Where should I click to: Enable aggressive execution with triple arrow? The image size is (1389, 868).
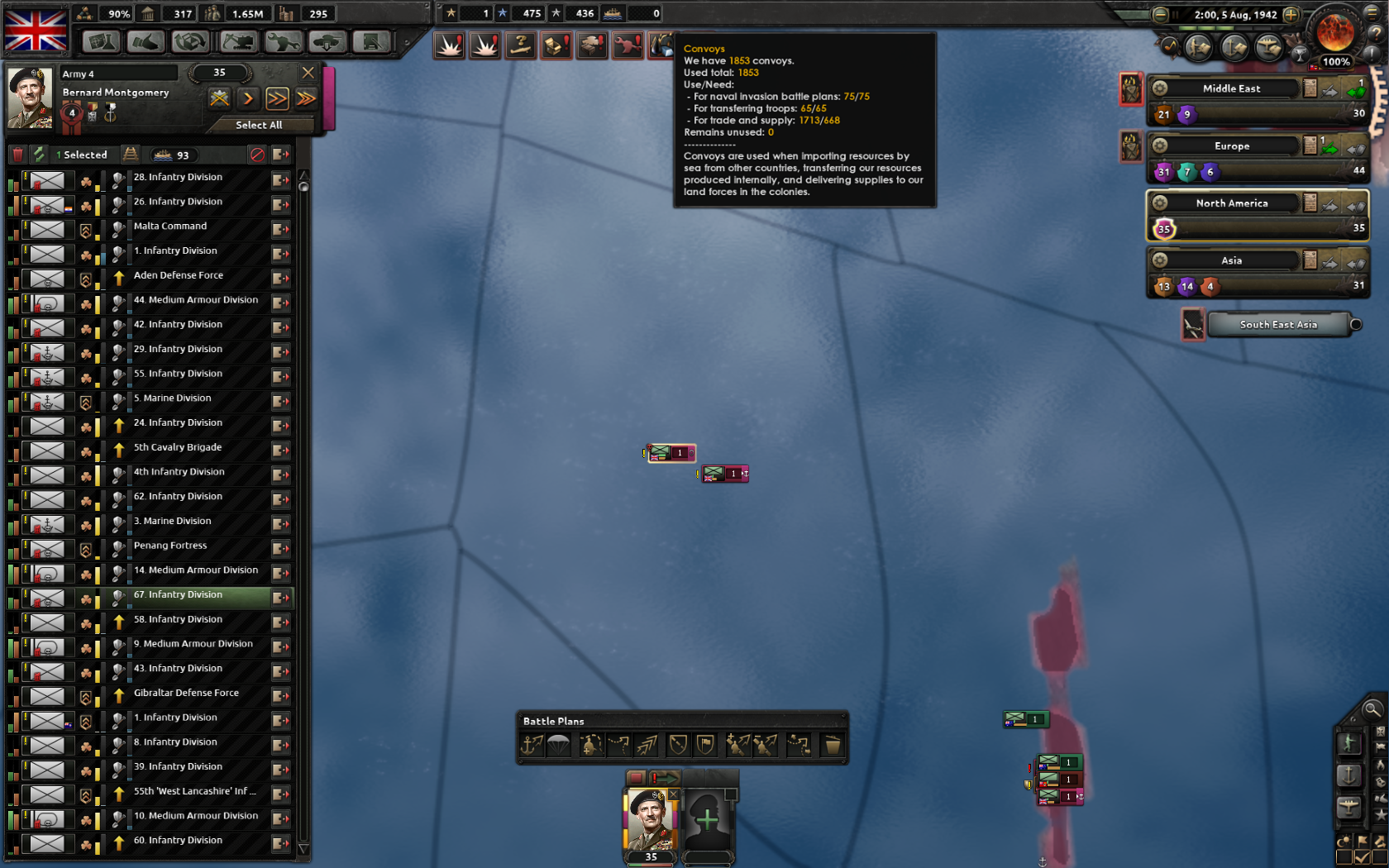coord(306,98)
